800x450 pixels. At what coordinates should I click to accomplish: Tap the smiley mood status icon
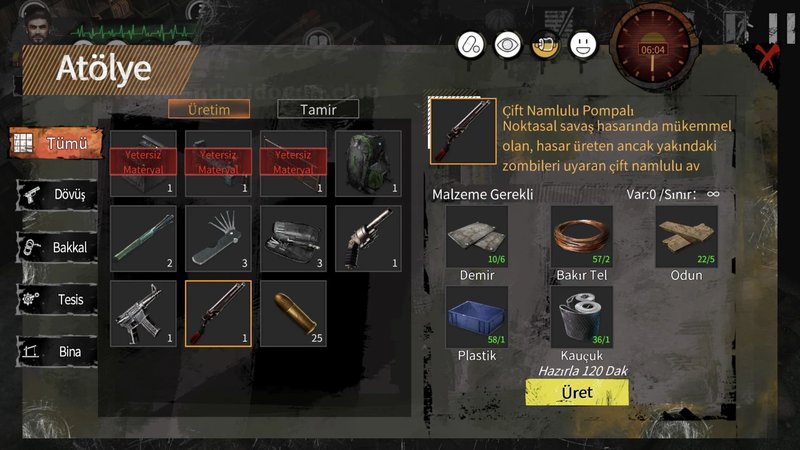(x=582, y=45)
